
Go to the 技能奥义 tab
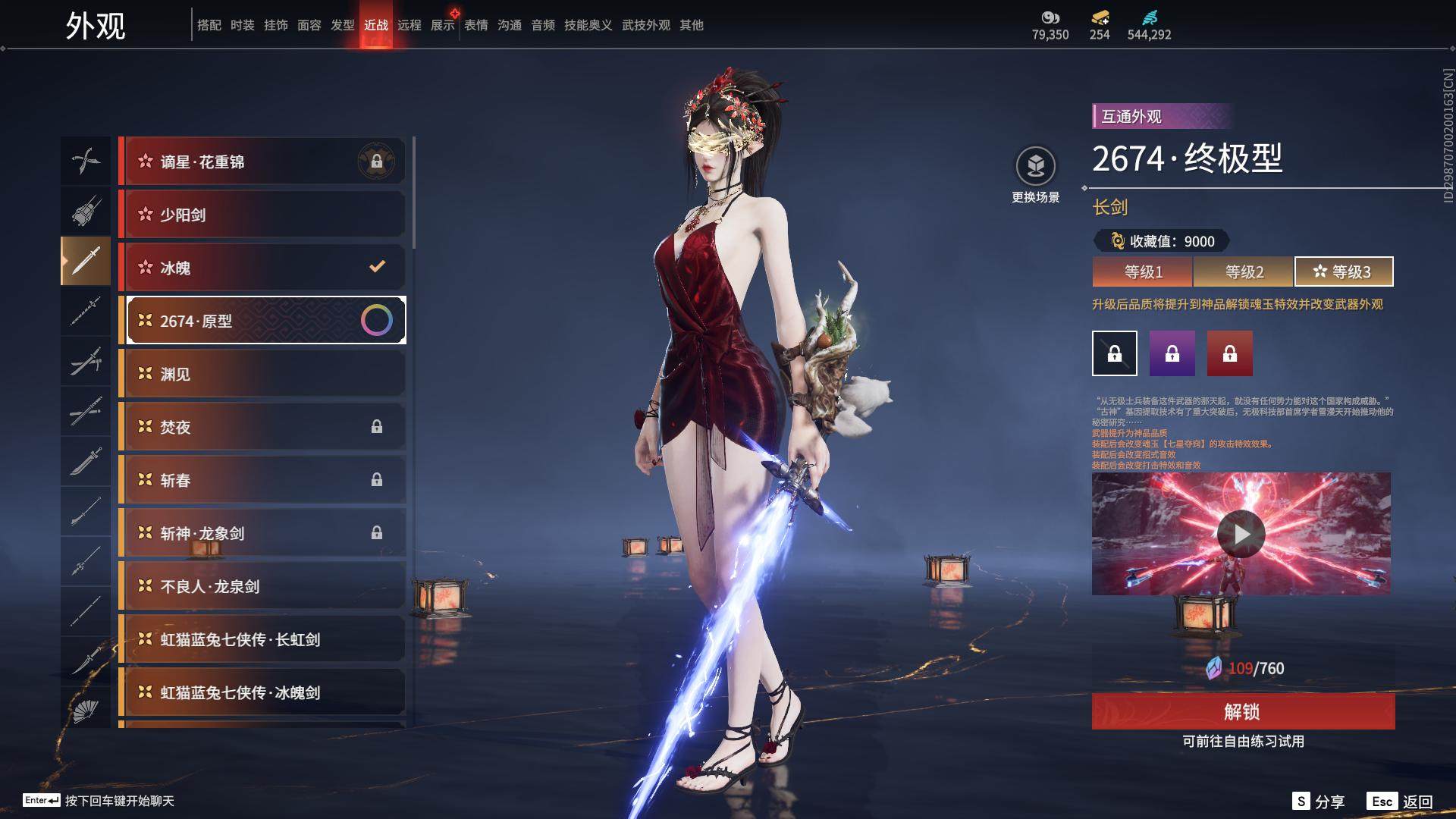(588, 25)
